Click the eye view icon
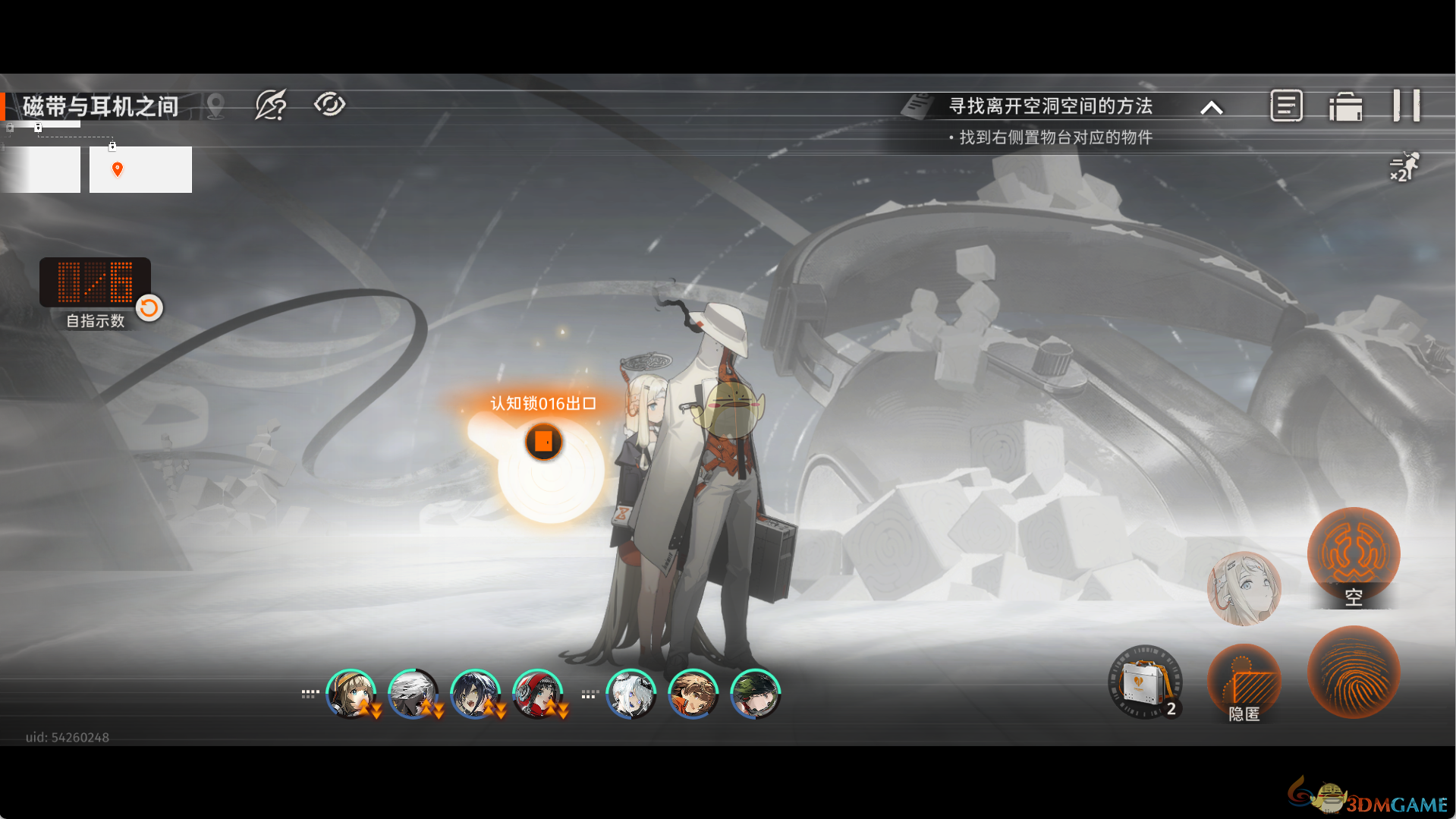The width and height of the screenshot is (1456, 819). tap(329, 104)
